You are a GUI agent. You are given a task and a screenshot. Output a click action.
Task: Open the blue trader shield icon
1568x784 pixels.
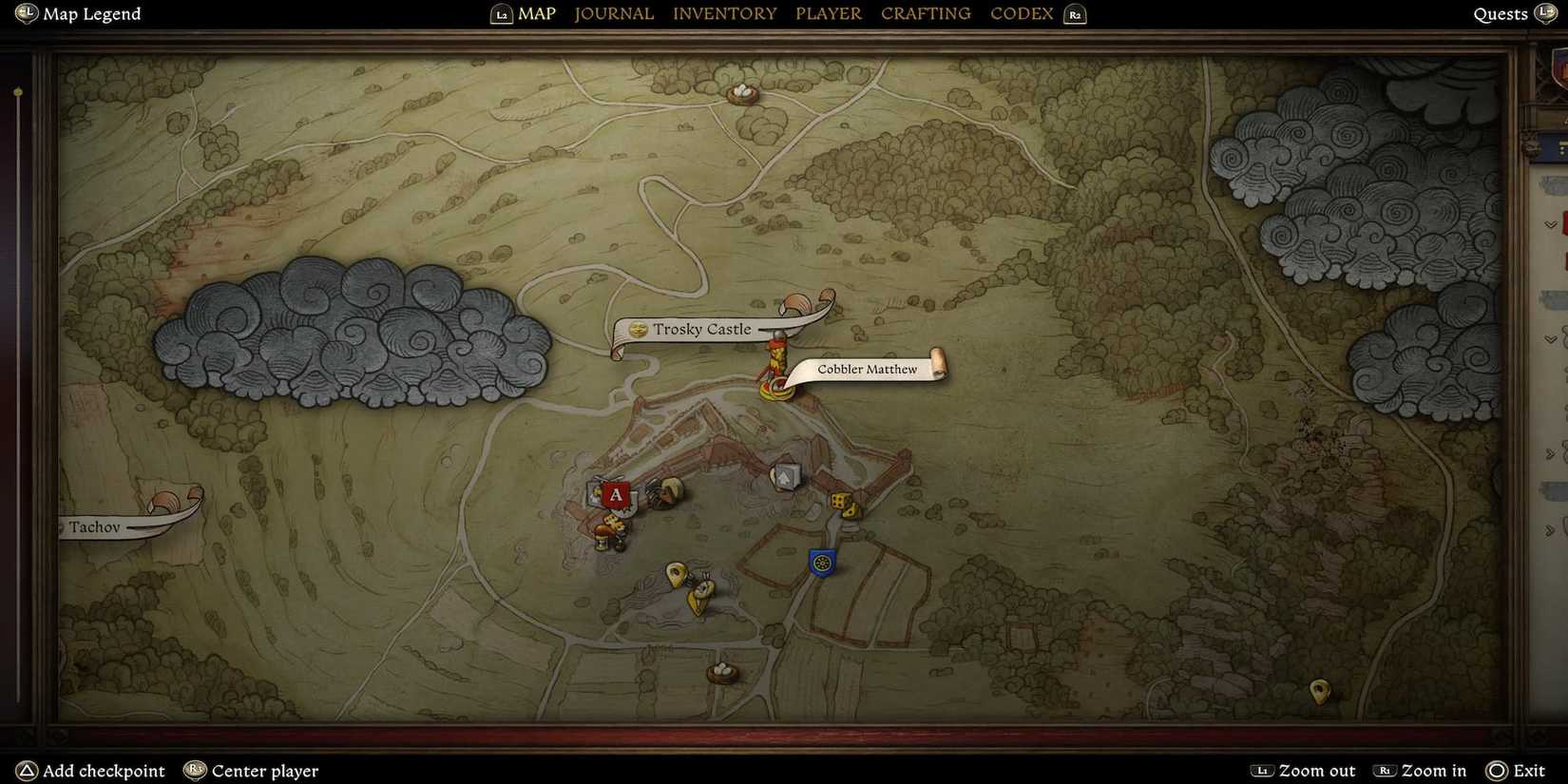(x=821, y=563)
